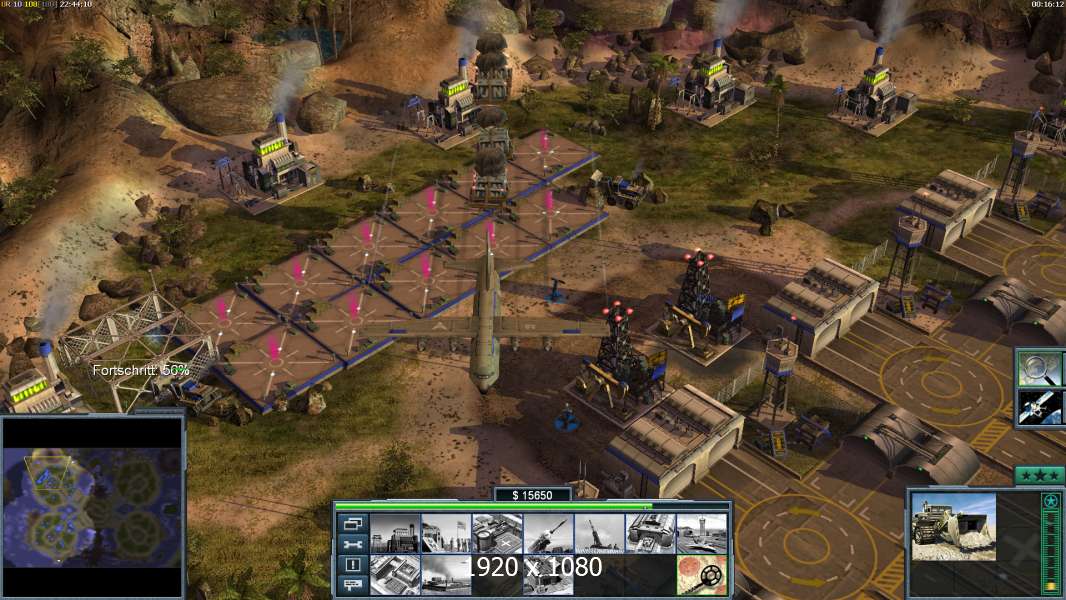Open the exclamation mark options button
Viewport: 1066px width, 600px height.
tap(352, 565)
